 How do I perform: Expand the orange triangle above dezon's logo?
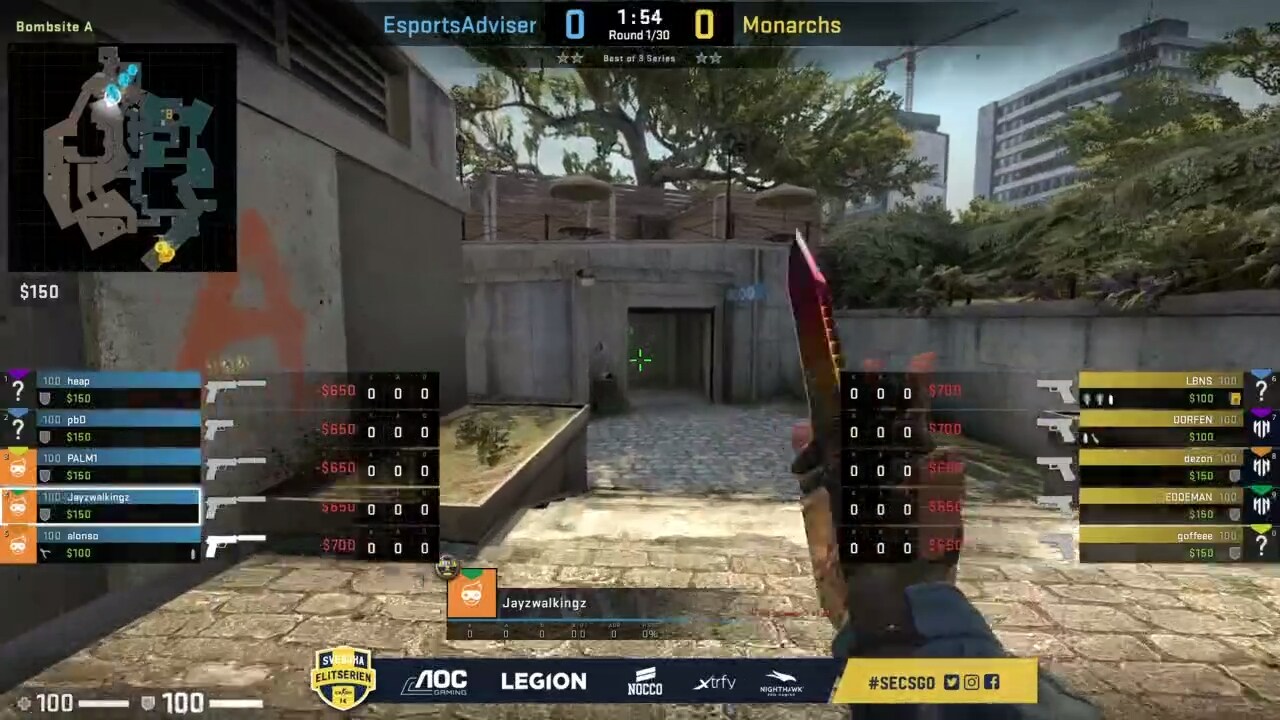pyautogui.click(x=1263, y=450)
